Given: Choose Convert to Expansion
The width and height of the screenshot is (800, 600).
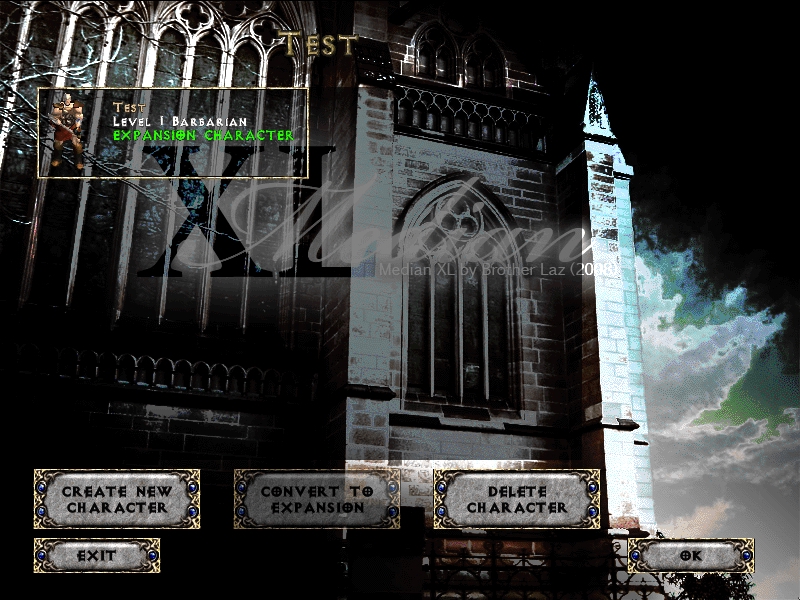Looking at the screenshot, I should [x=316, y=499].
